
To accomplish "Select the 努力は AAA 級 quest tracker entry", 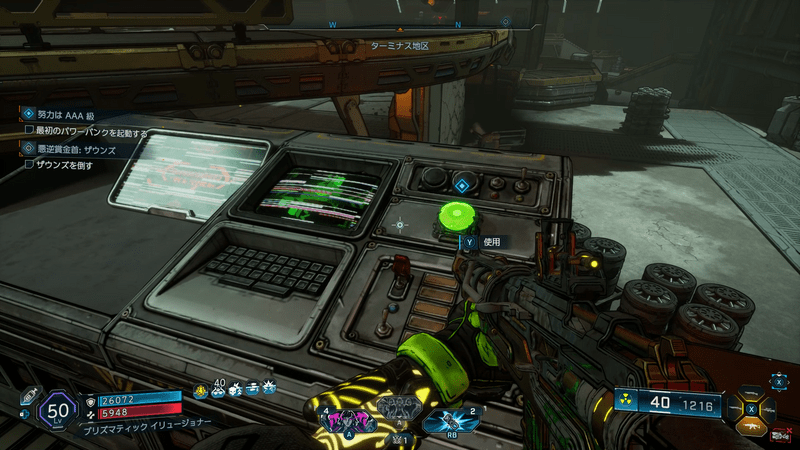I will click(x=62, y=115).
